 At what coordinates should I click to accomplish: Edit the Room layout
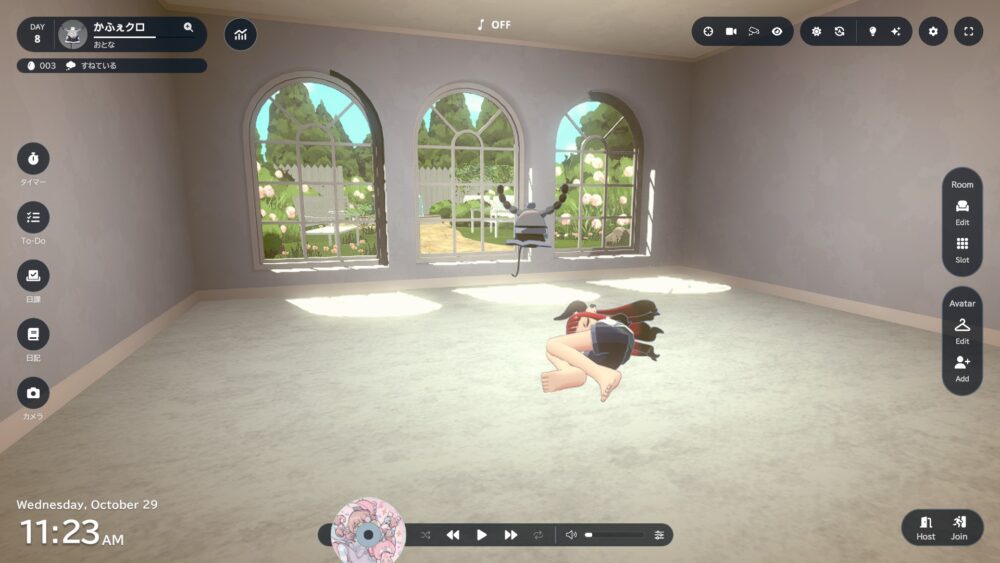click(x=962, y=210)
